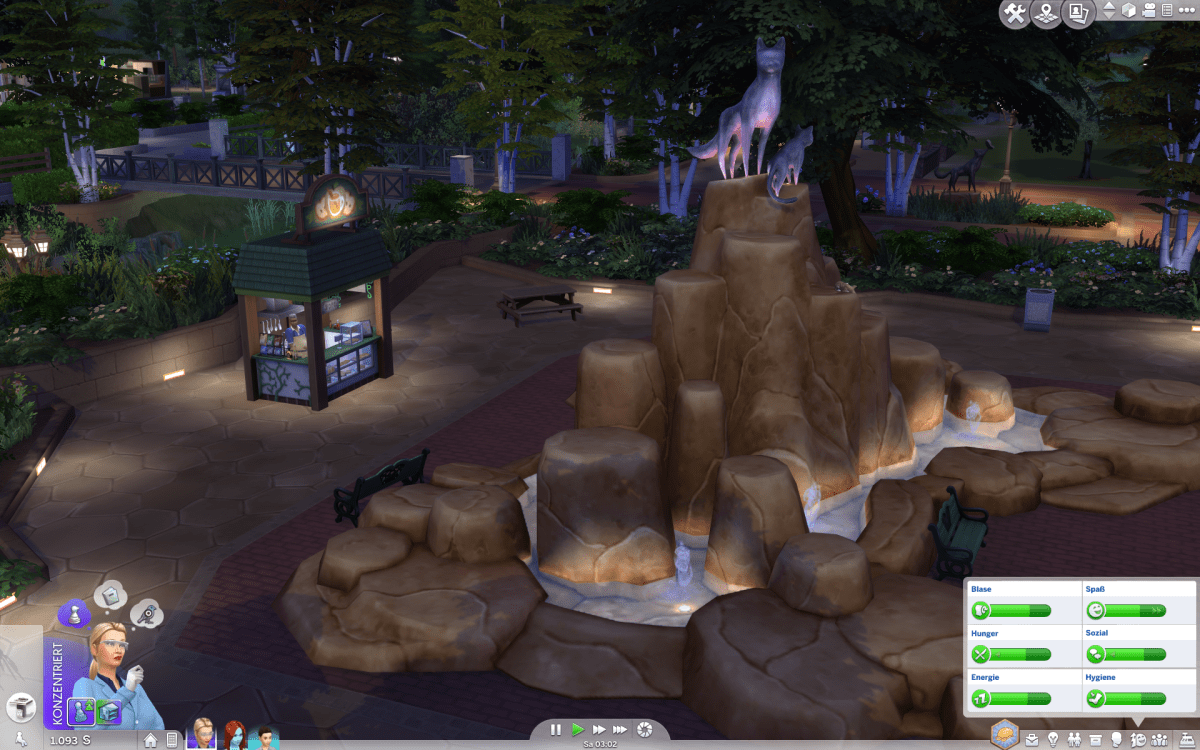Toggle the wall view cube icon
The image size is (1200, 750).
coord(1128,11)
